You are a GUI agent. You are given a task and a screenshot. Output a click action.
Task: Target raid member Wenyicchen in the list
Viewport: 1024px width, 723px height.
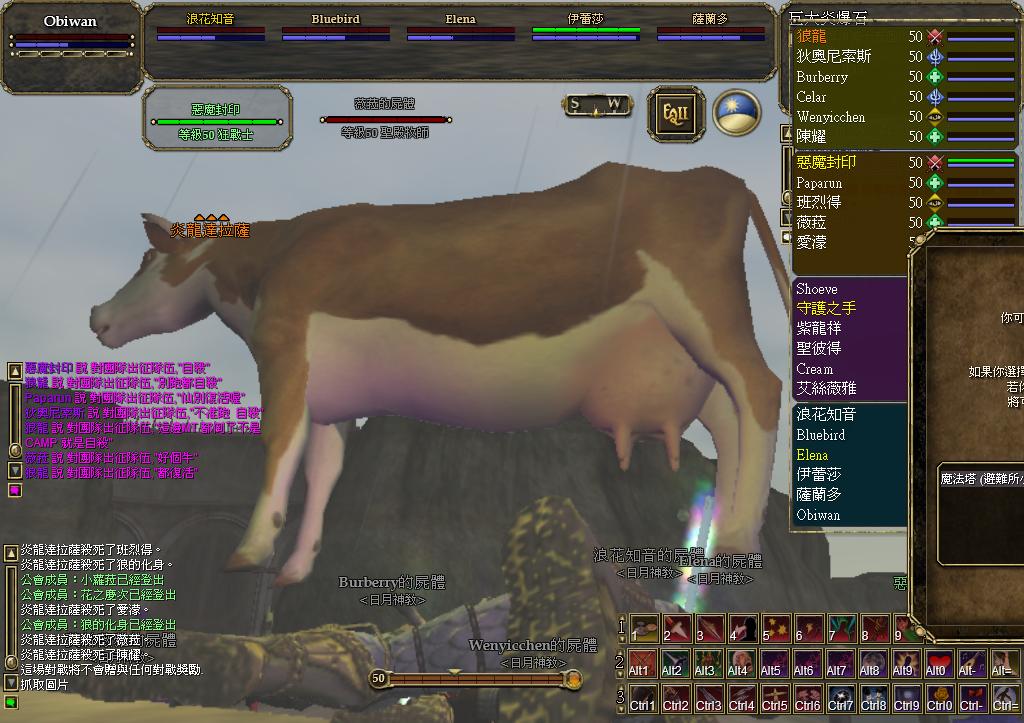[x=830, y=117]
